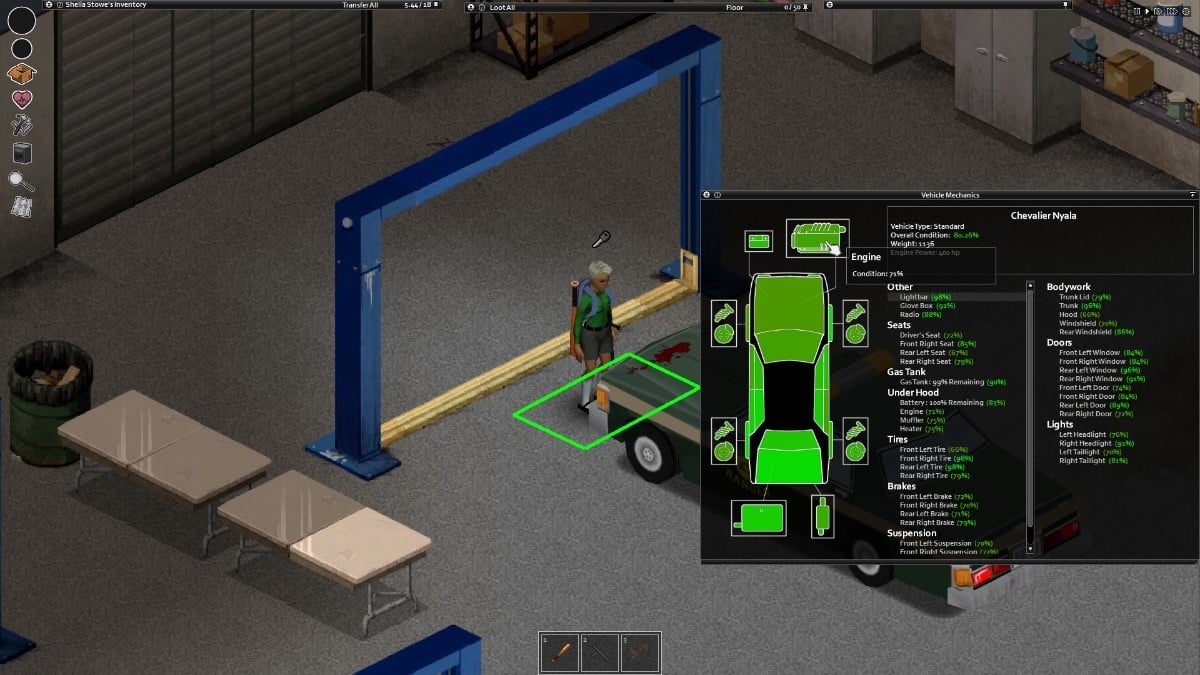Select the baseball bat hotbar slot
Screen dimensions: 1200x675
pyautogui.click(x=562, y=652)
